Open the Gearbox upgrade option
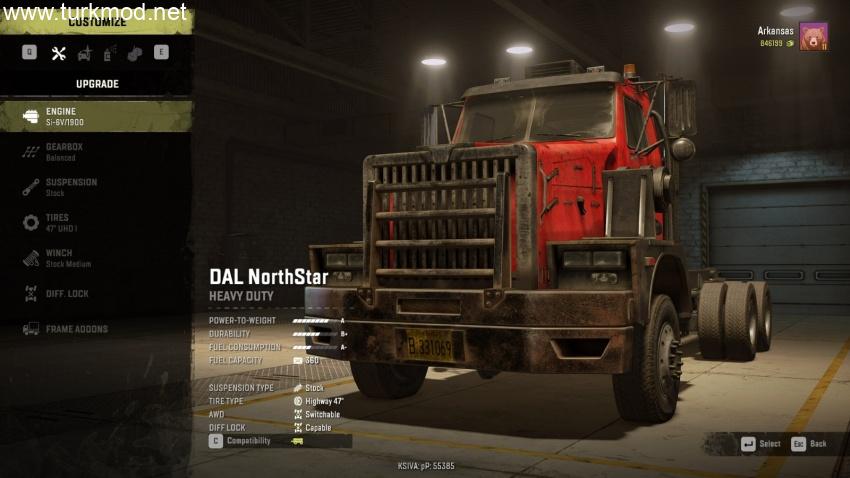 pos(96,152)
